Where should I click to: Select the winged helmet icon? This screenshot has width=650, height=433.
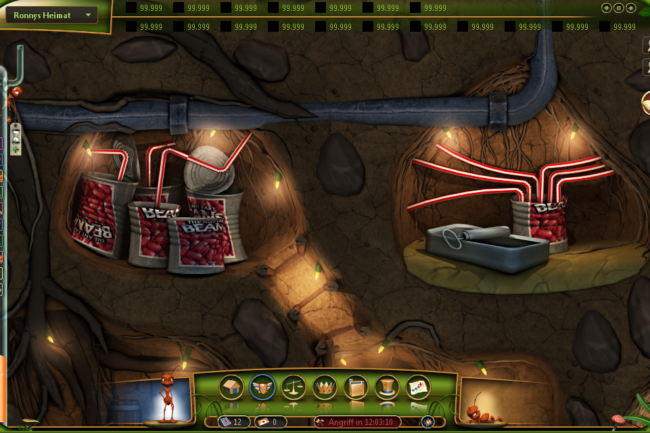tap(264, 387)
